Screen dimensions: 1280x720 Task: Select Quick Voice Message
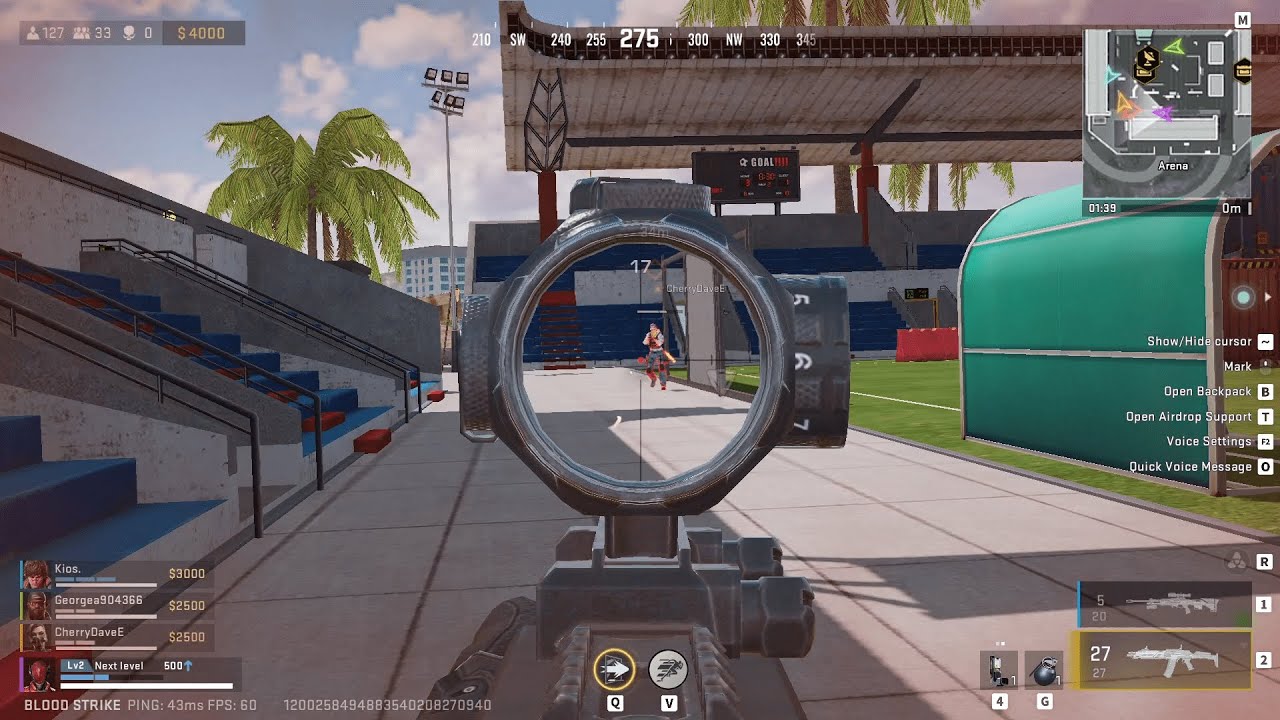[1190, 467]
